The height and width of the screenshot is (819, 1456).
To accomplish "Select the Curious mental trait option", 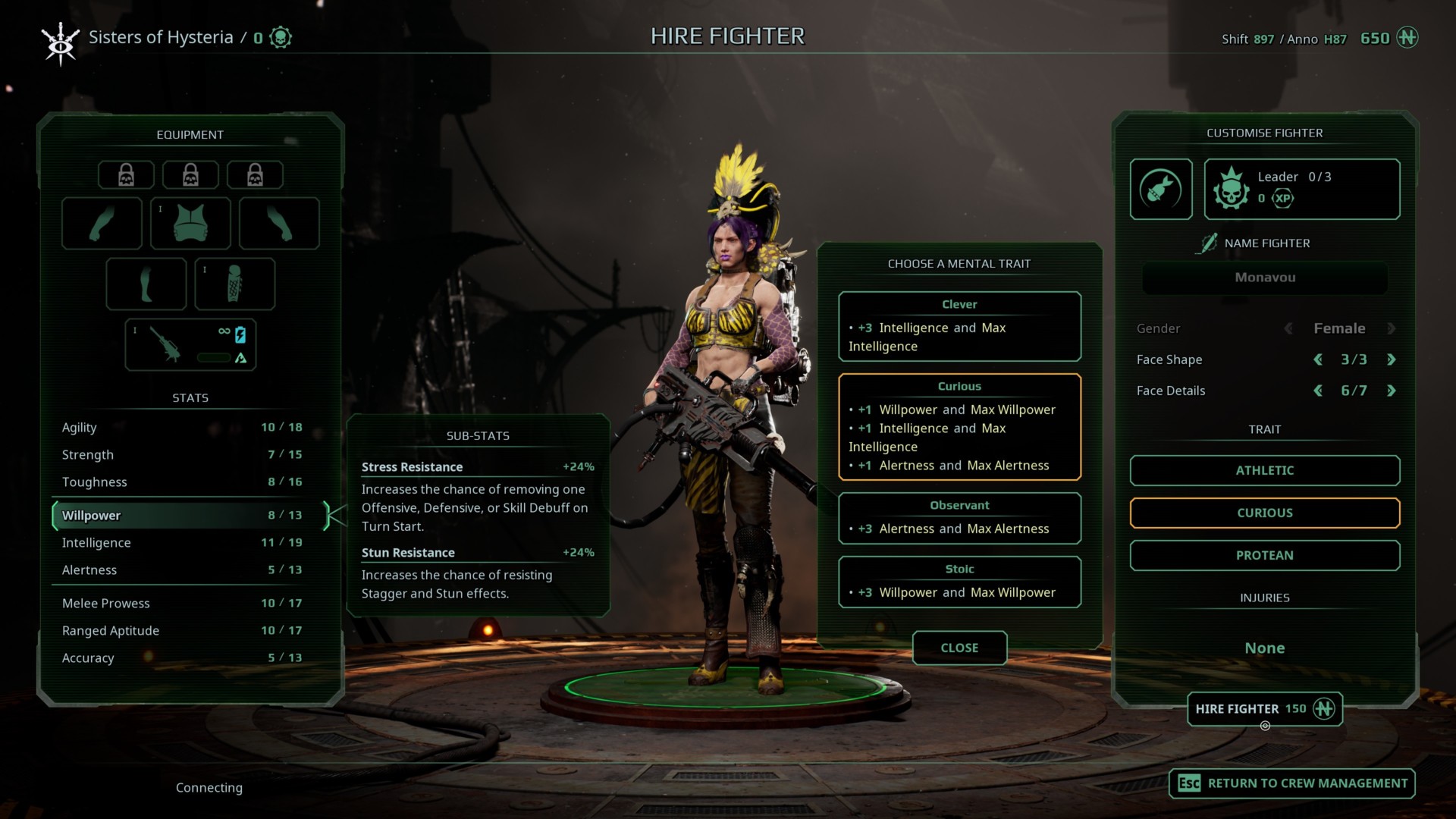I will click(x=959, y=426).
